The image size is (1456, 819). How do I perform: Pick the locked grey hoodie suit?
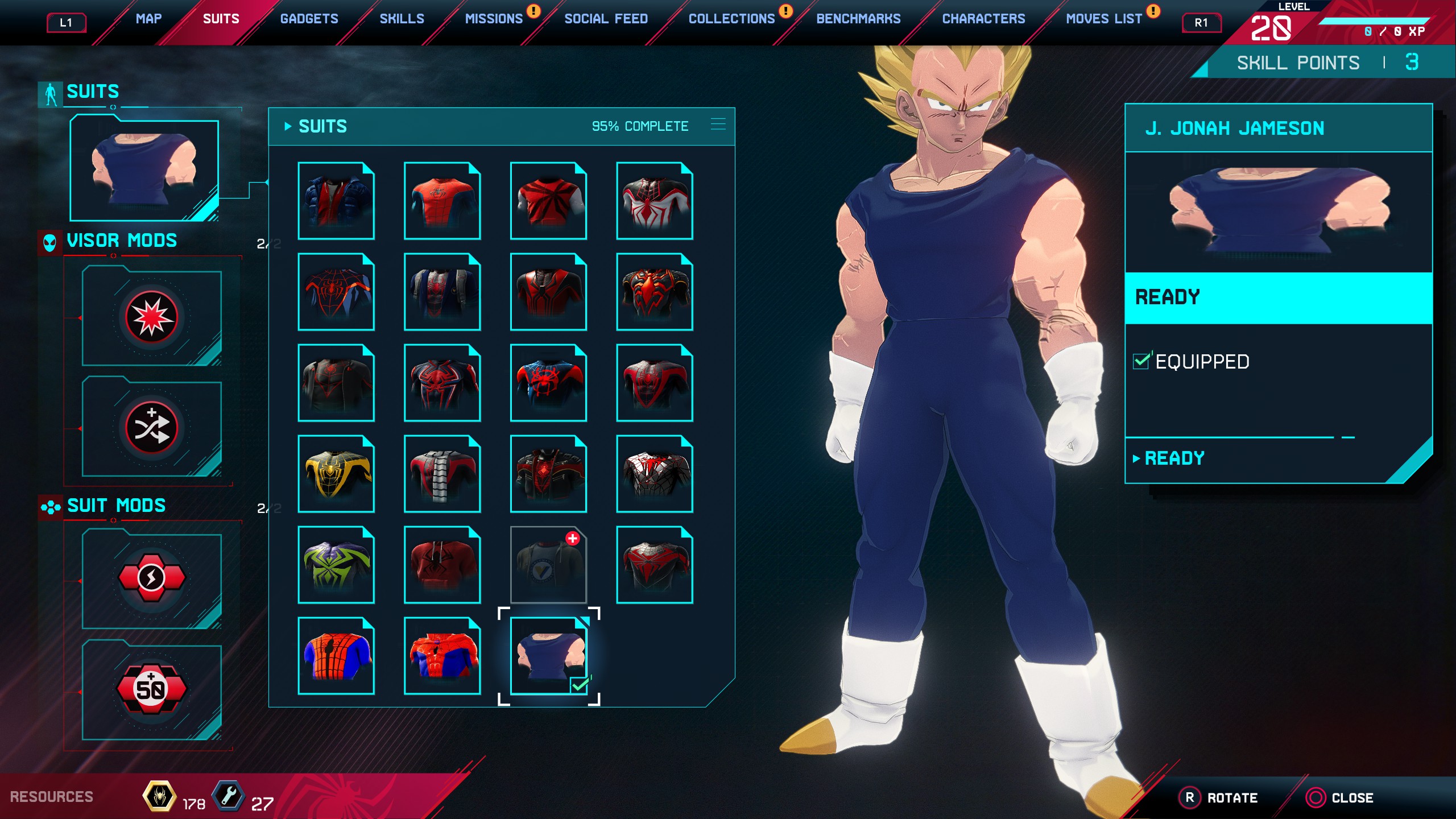click(548, 565)
